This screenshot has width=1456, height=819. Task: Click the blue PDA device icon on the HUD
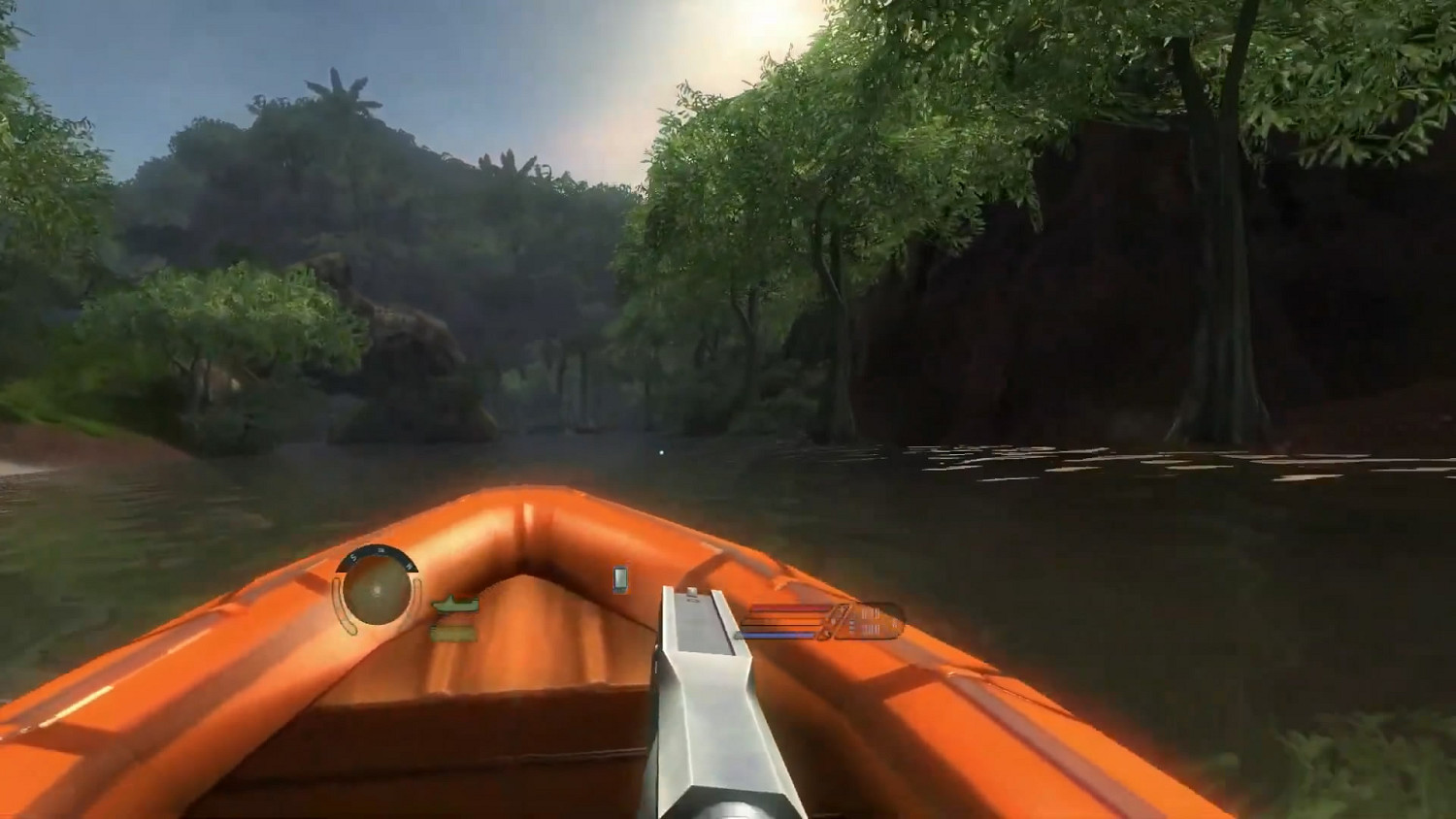pyautogui.click(x=619, y=579)
